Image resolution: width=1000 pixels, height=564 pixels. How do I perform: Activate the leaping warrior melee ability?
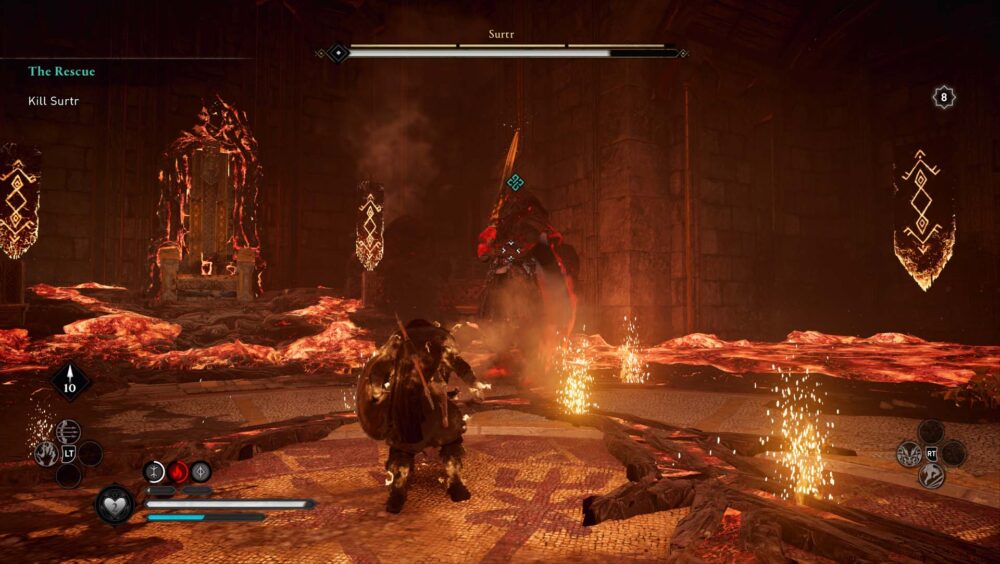(931, 475)
